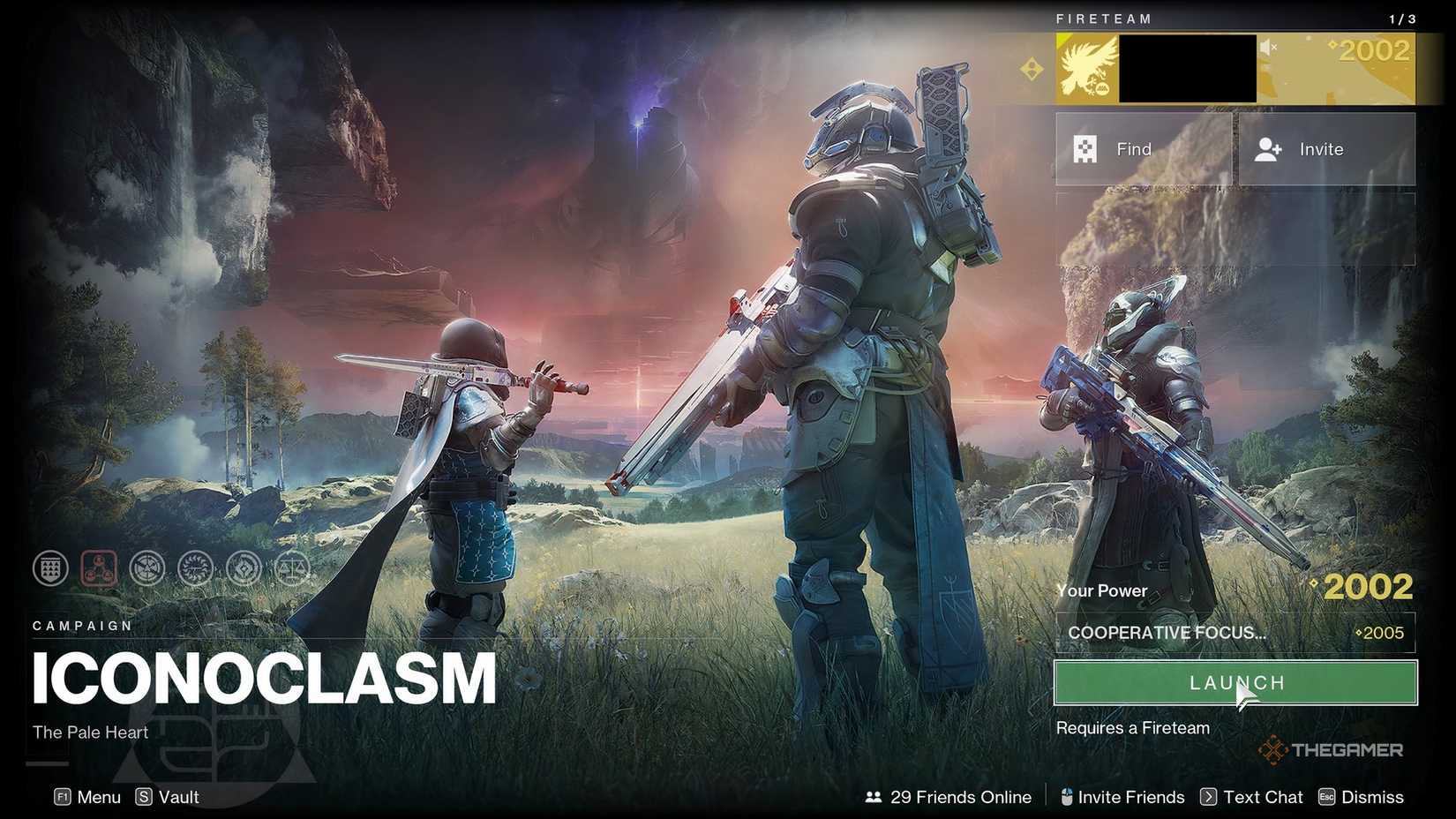Click the empty fireteam slot

(x=1235, y=229)
